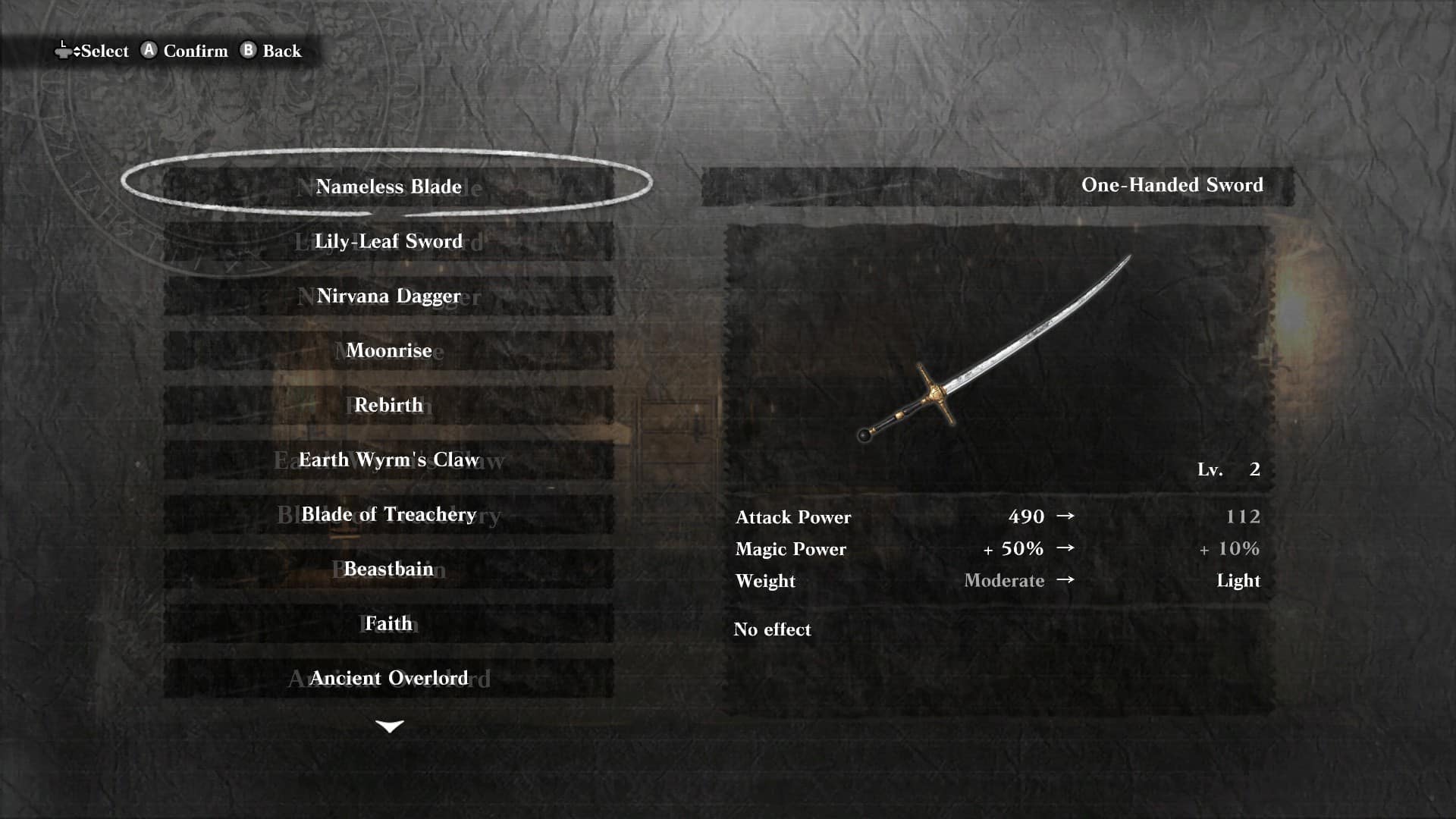This screenshot has height=819, width=1456.
Task: Click the down arrow below the weapon list
Action: click(390, 726)
